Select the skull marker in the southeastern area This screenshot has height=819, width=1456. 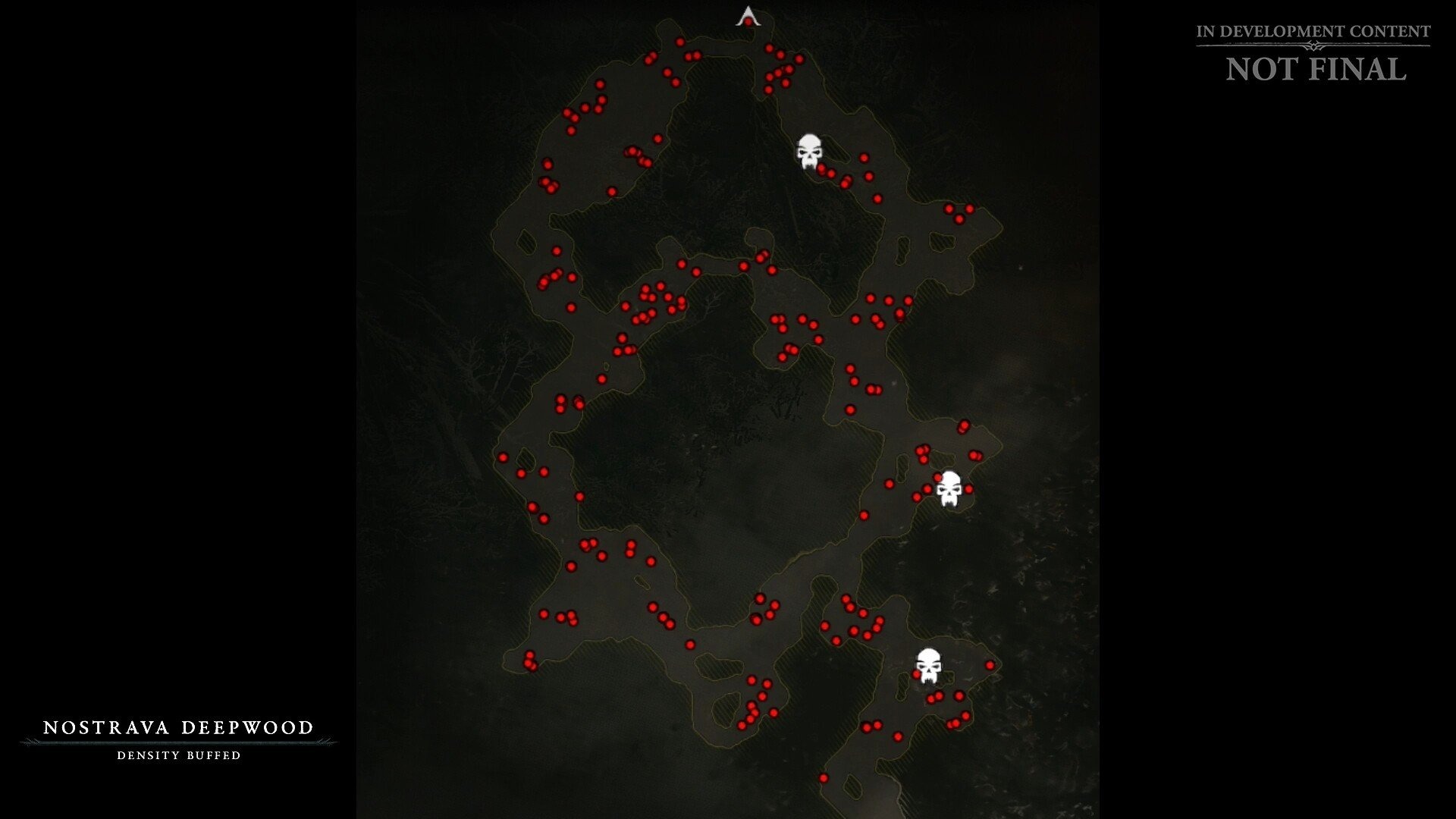tap(930, 666)
